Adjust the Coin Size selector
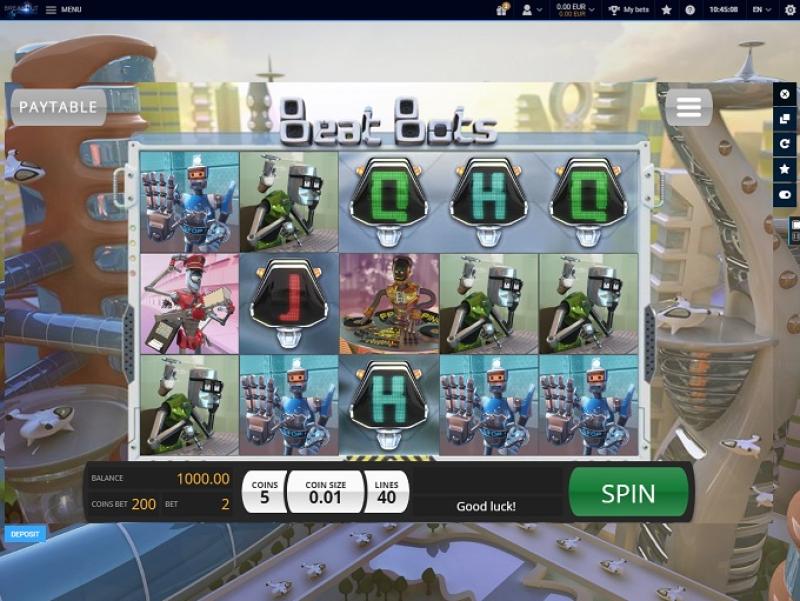The height and width of the screenshot is (601, 800). tap(325, 492)
